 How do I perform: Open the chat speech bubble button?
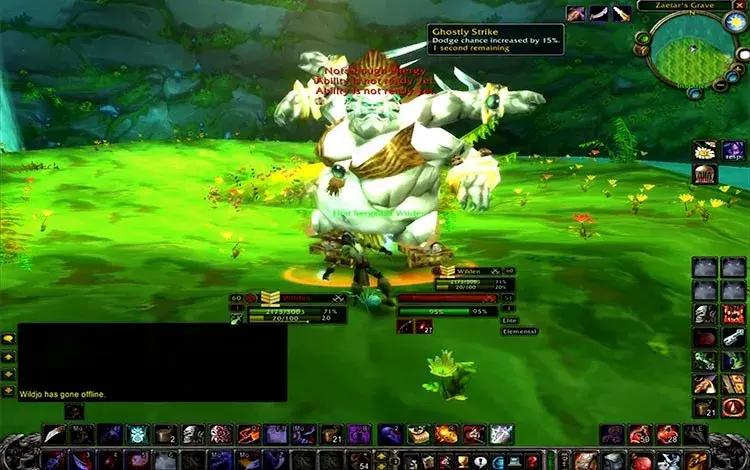8,339
